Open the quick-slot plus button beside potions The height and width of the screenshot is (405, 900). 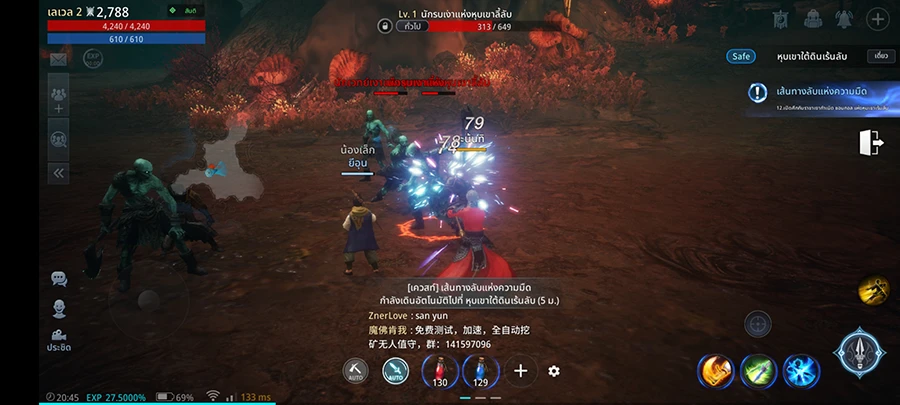click(520, 372)
